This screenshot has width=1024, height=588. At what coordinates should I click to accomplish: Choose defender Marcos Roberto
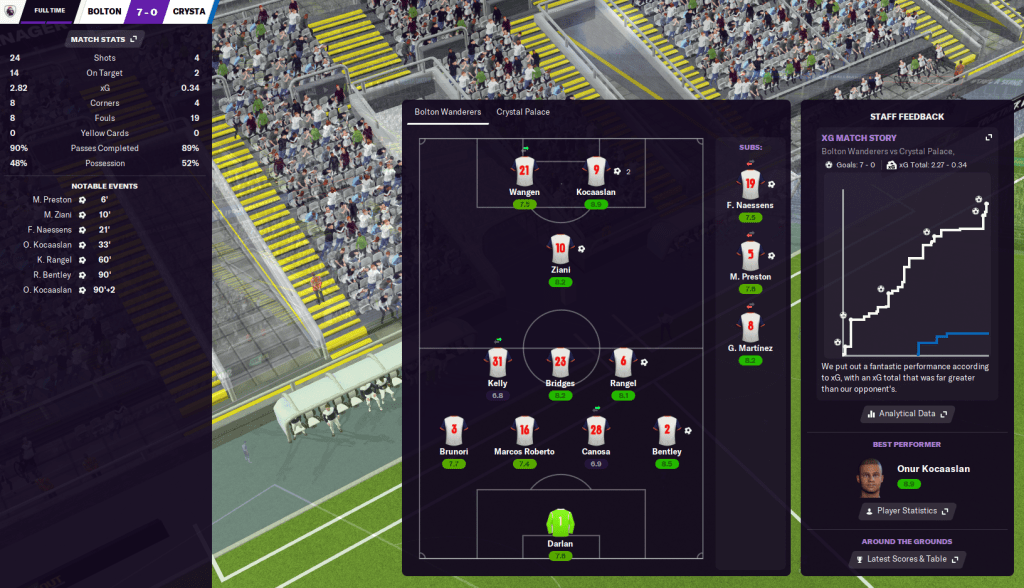click(524, 431)
